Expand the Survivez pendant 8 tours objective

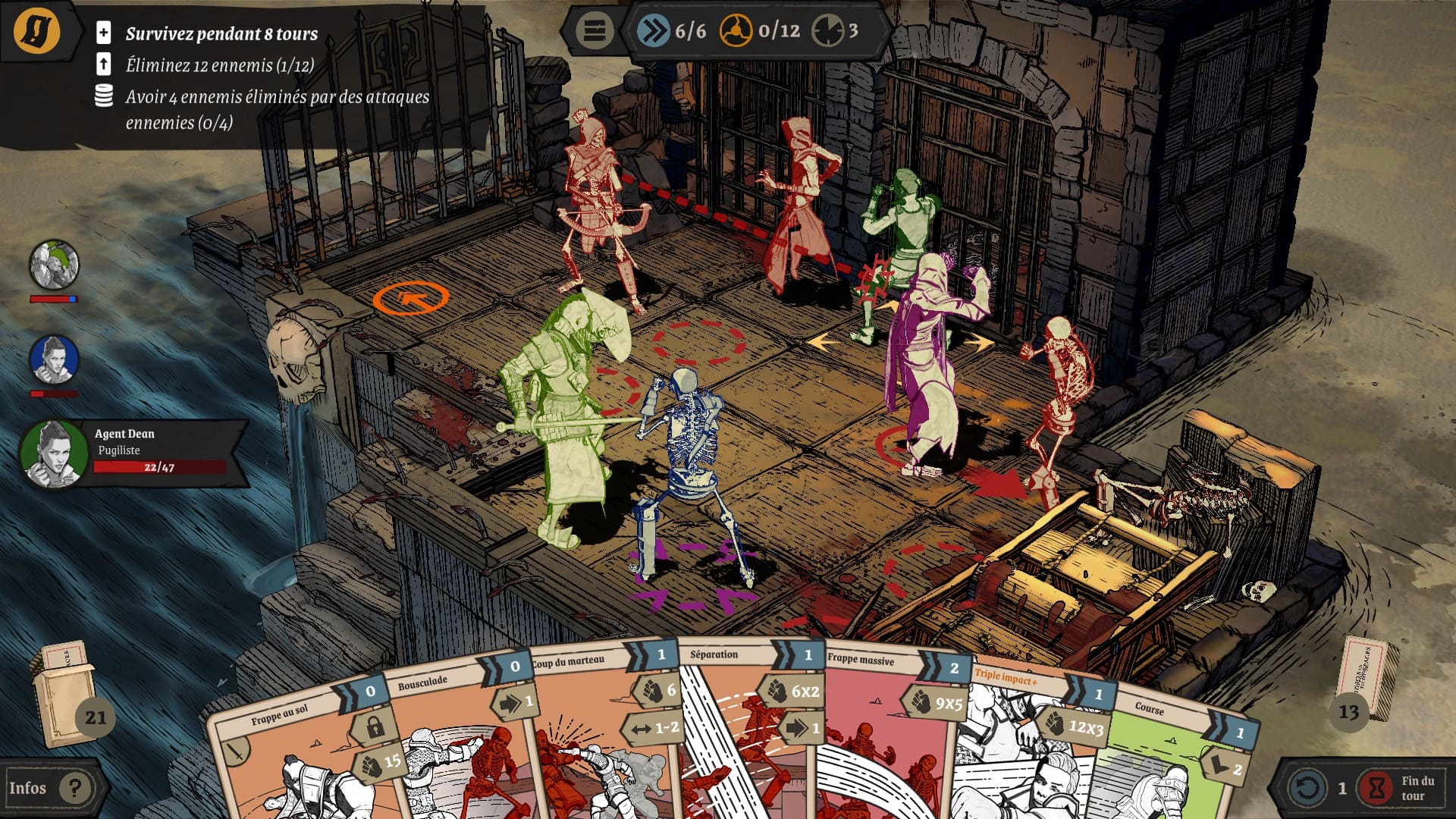[x=104, y=33]
